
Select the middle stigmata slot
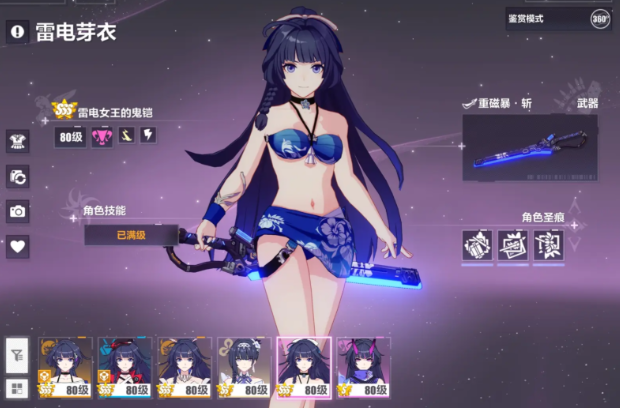(x=512, y=245)
